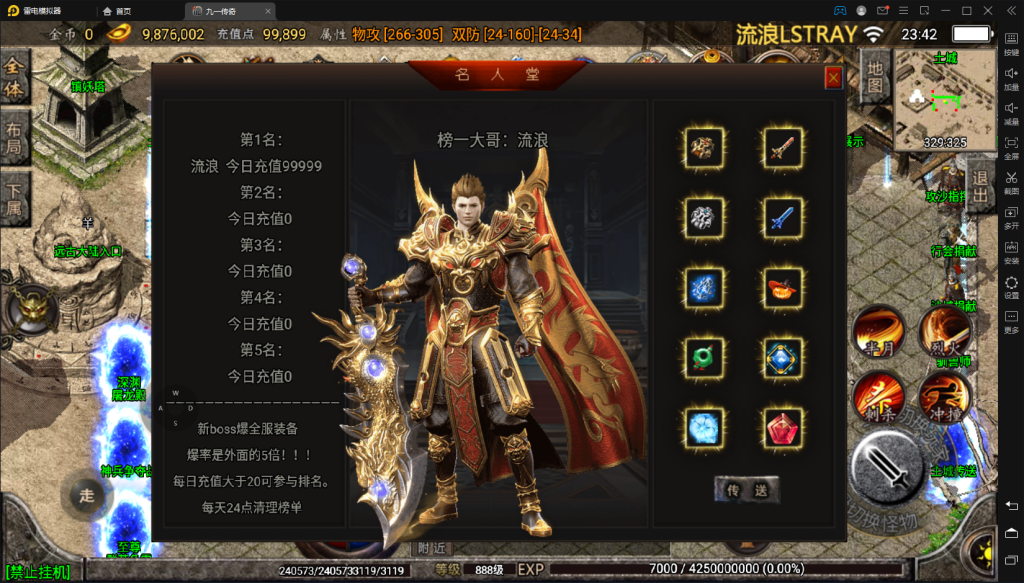Activate the 半月 half-moon skill
The height and width of the screenshot is (583, 1024).
pyautogui.click(x=877, y=330)
